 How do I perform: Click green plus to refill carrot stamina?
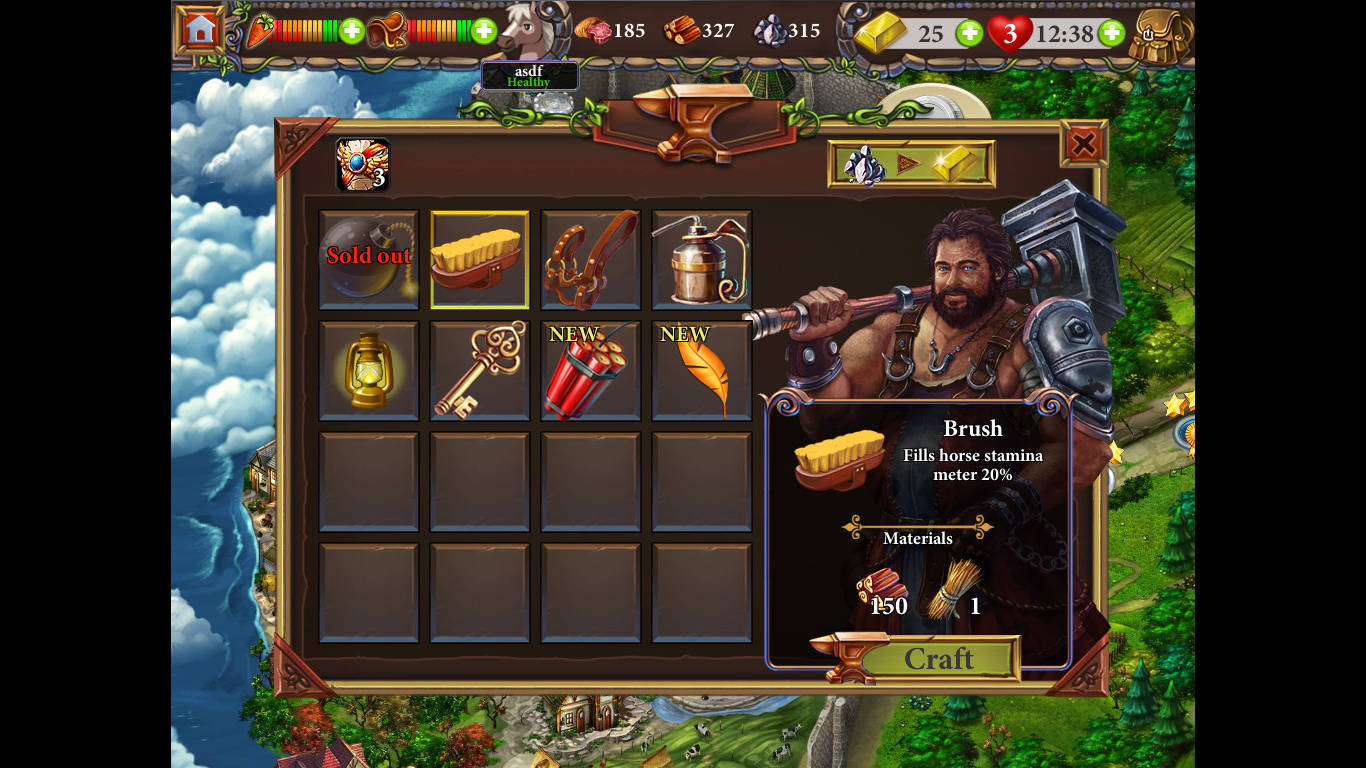pos(351,31)
